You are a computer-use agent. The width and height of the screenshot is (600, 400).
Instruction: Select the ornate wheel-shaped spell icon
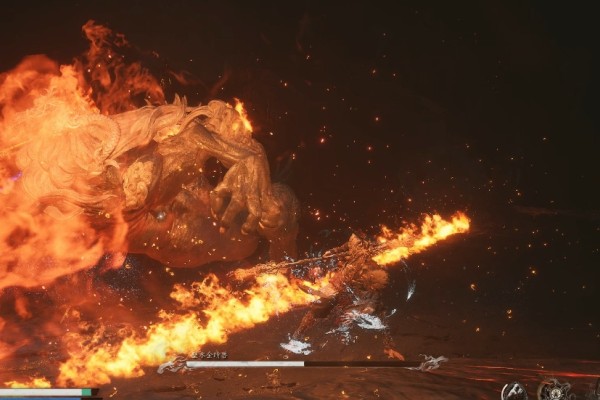[554, 390]
